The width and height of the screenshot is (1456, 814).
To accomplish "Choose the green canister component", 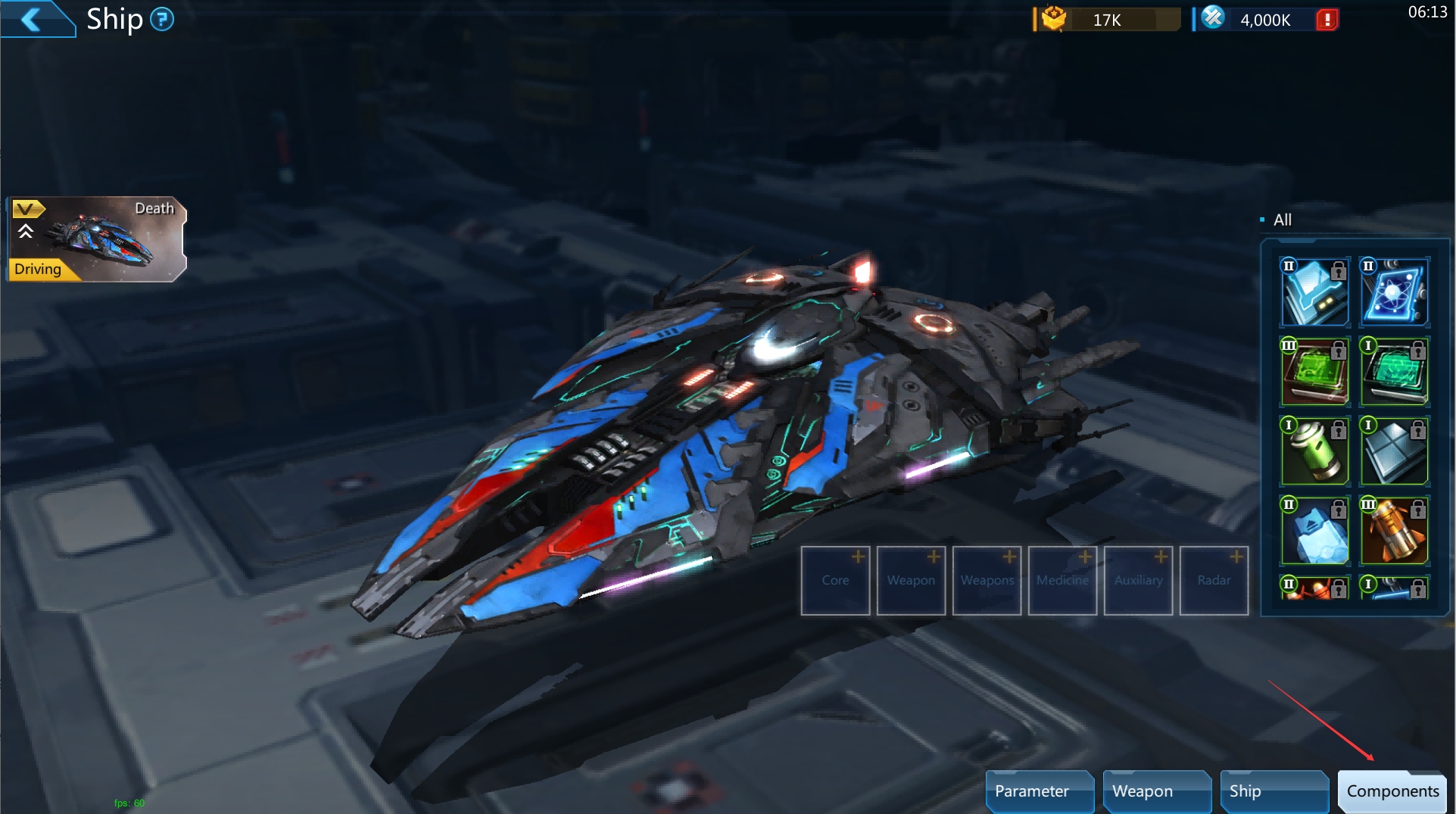I will coord(1314,451).
